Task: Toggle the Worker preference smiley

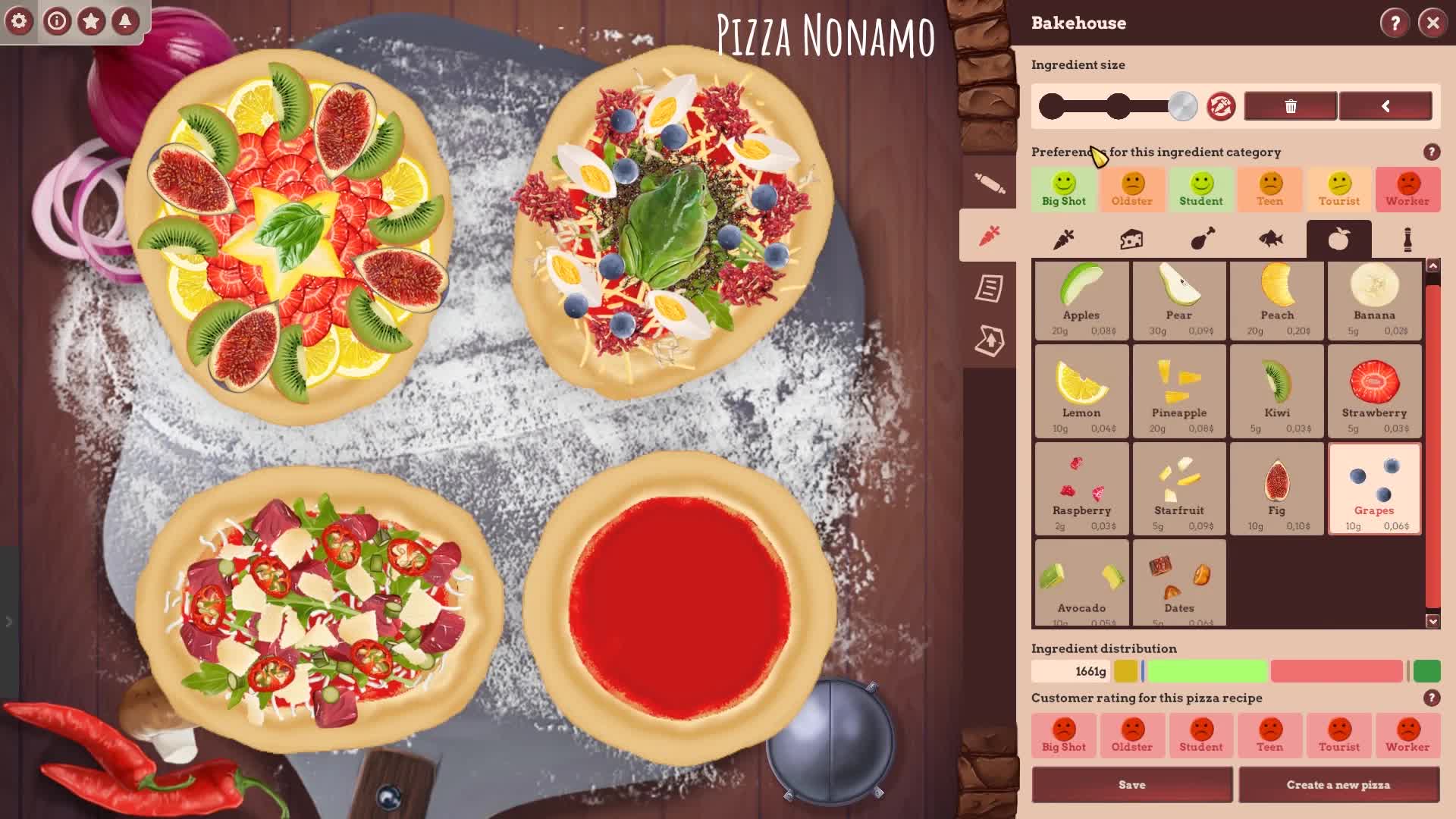Action: coord(1407,190)
